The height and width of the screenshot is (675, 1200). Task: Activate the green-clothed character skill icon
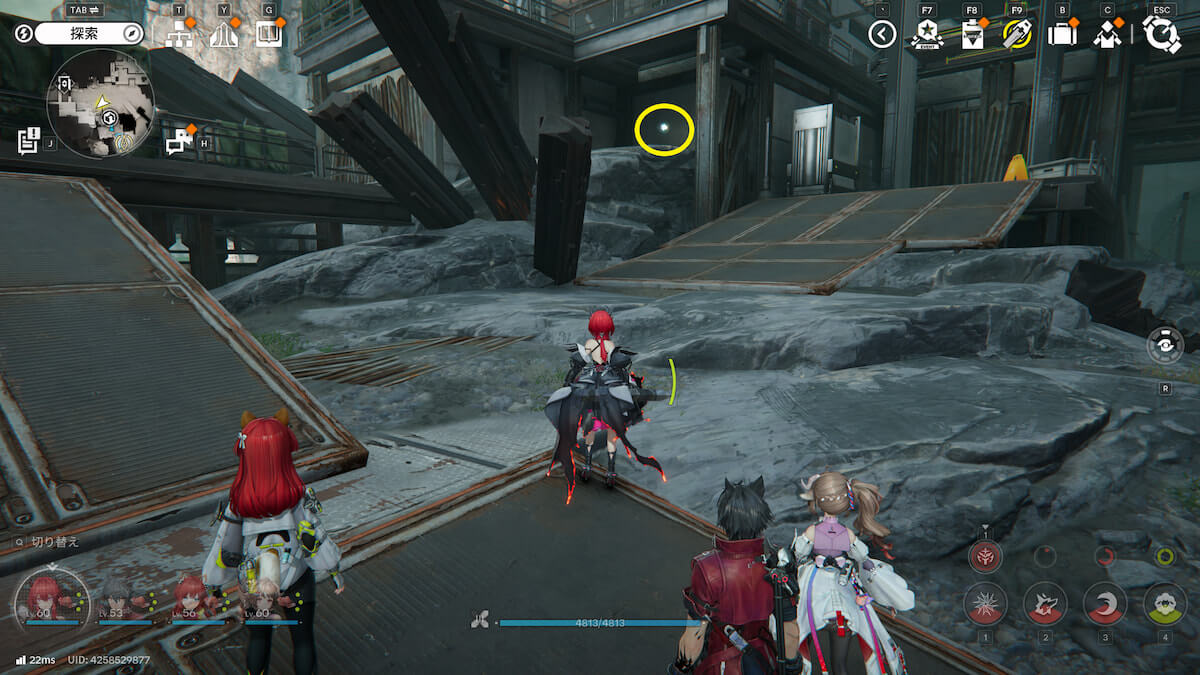(1165, 603)
